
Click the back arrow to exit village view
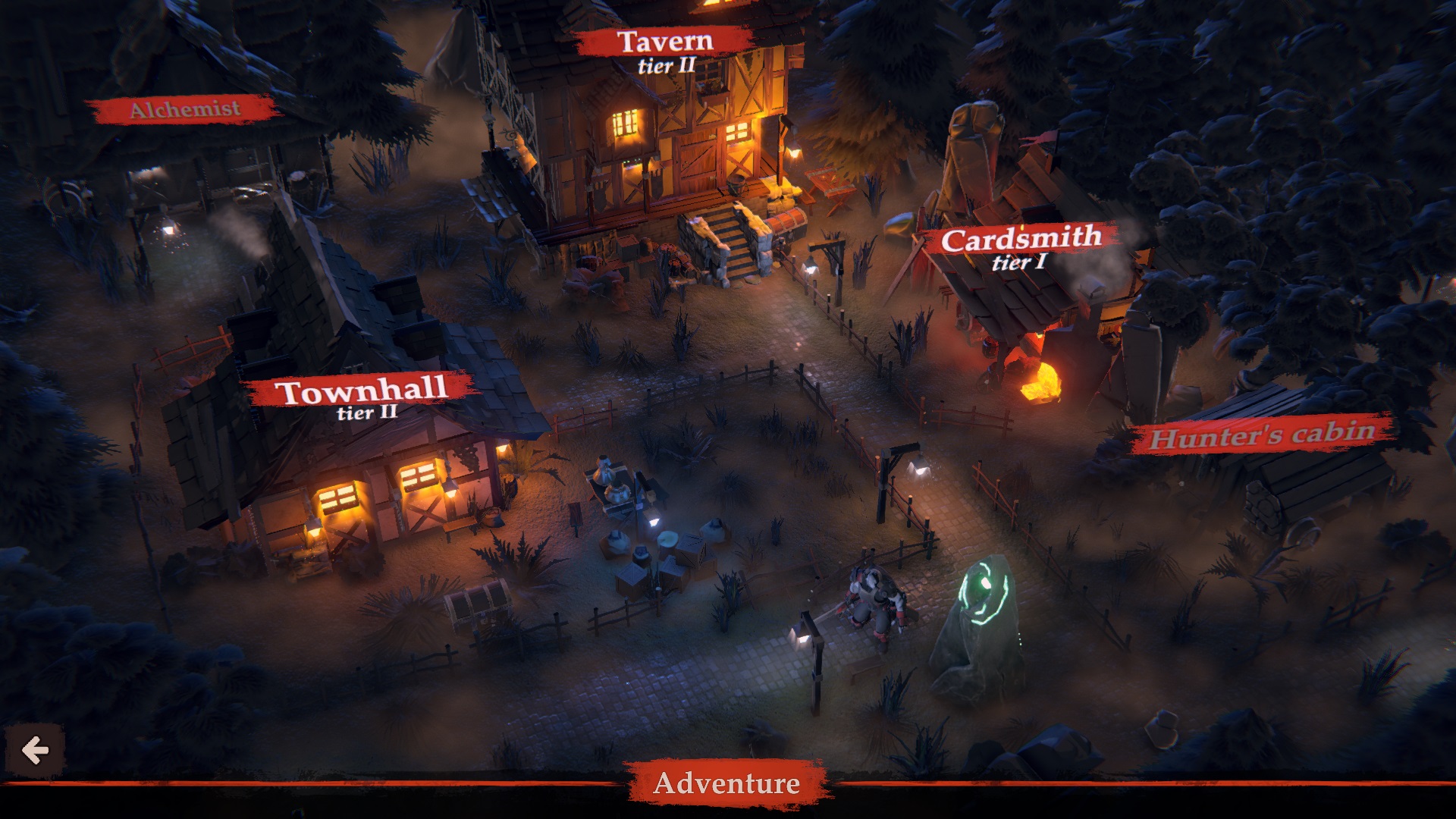click(x=36, y=751)
